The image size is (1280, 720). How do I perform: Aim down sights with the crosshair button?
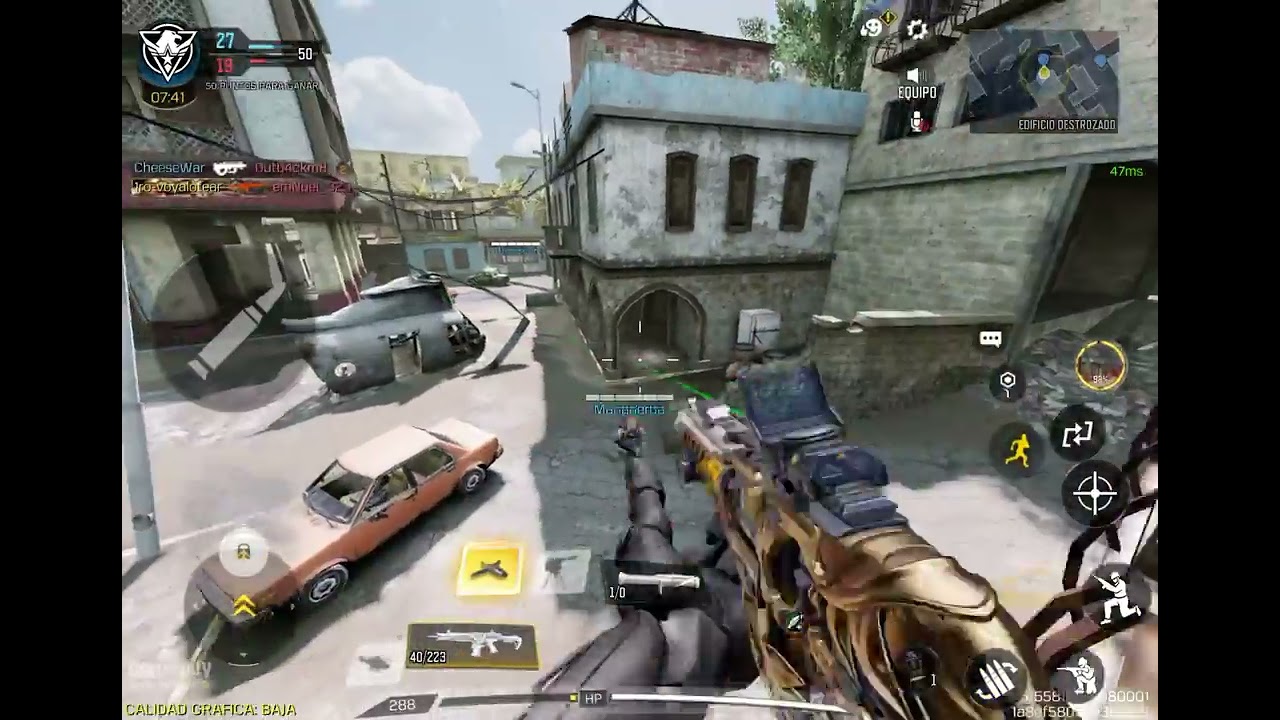point(1094,494)
